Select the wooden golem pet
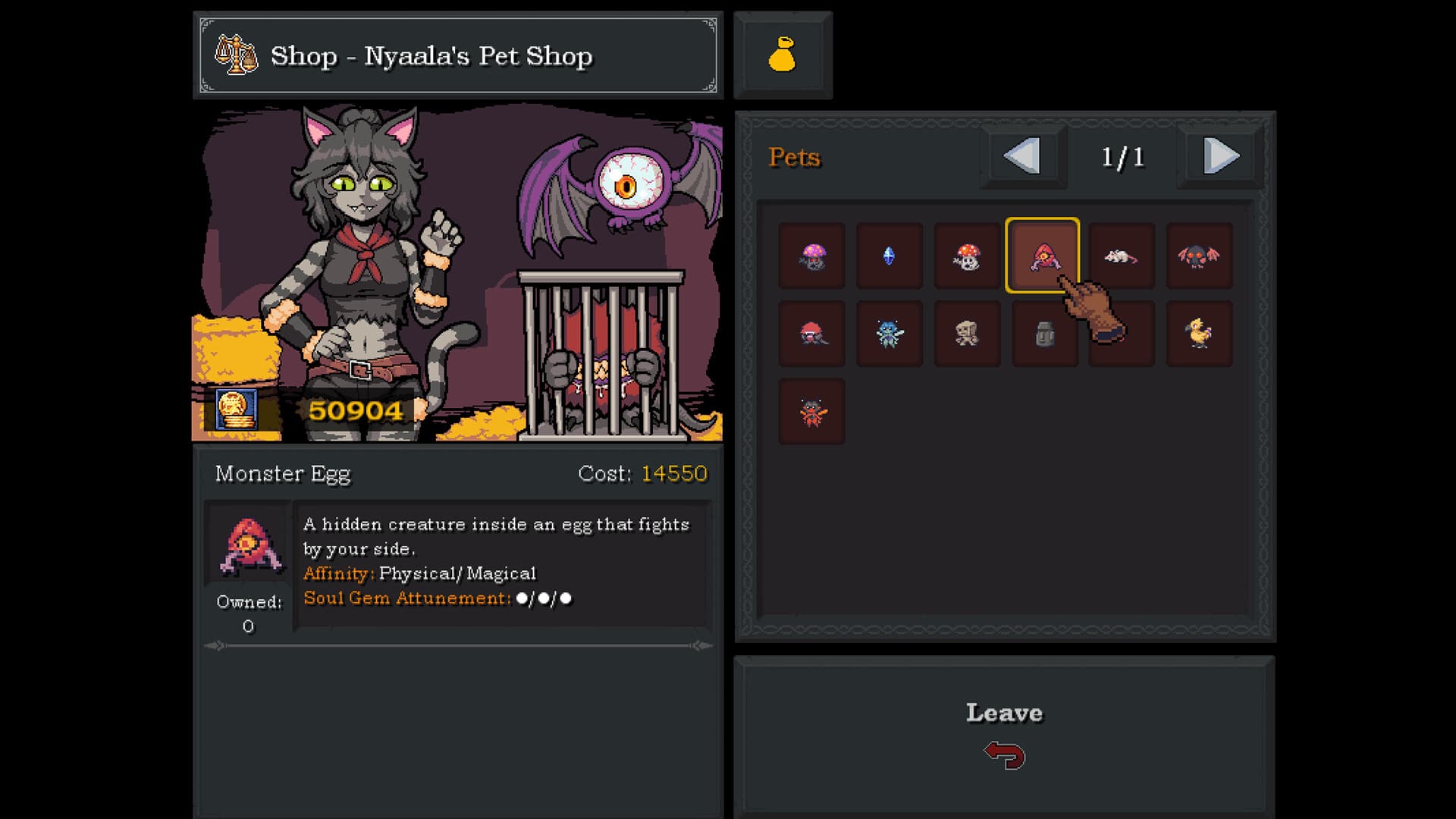Viewport: 1456px width, 819px height. click(x=967, y=334)
